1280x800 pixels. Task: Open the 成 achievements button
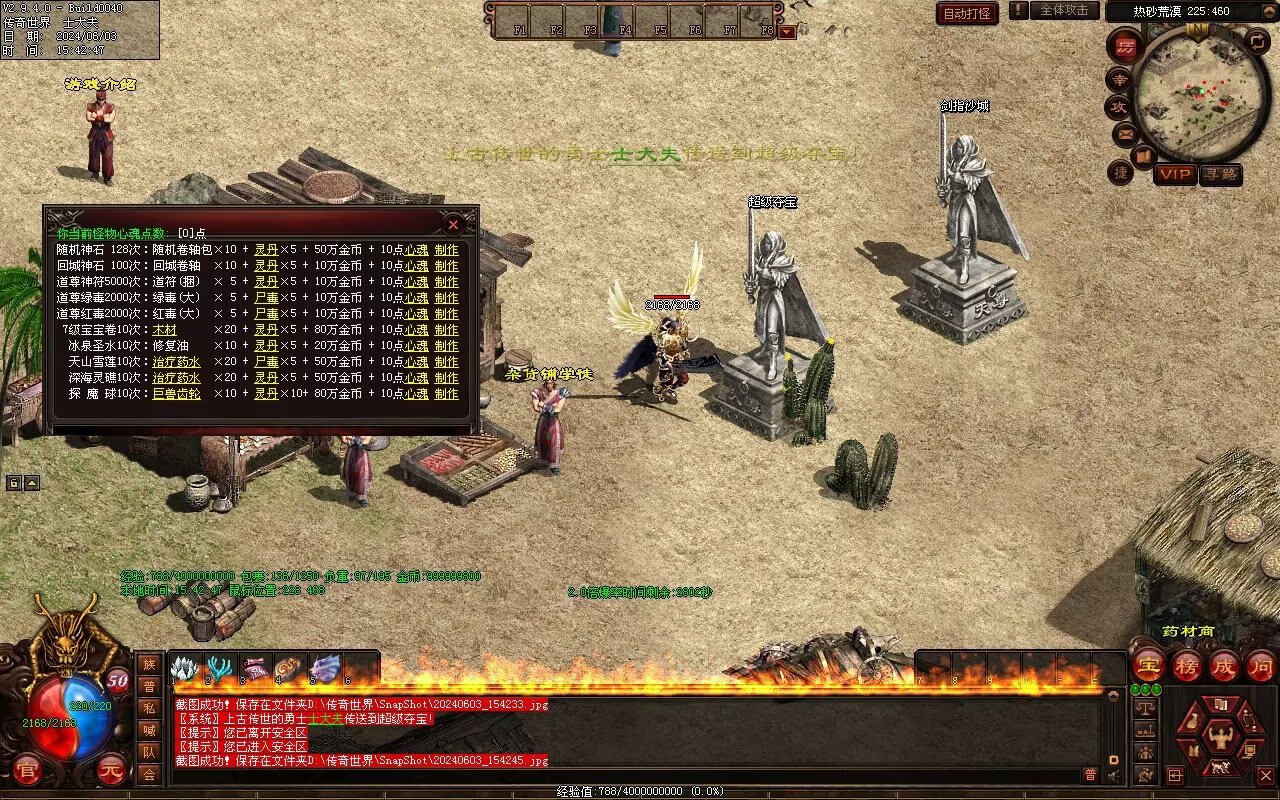click(1223, 665)
